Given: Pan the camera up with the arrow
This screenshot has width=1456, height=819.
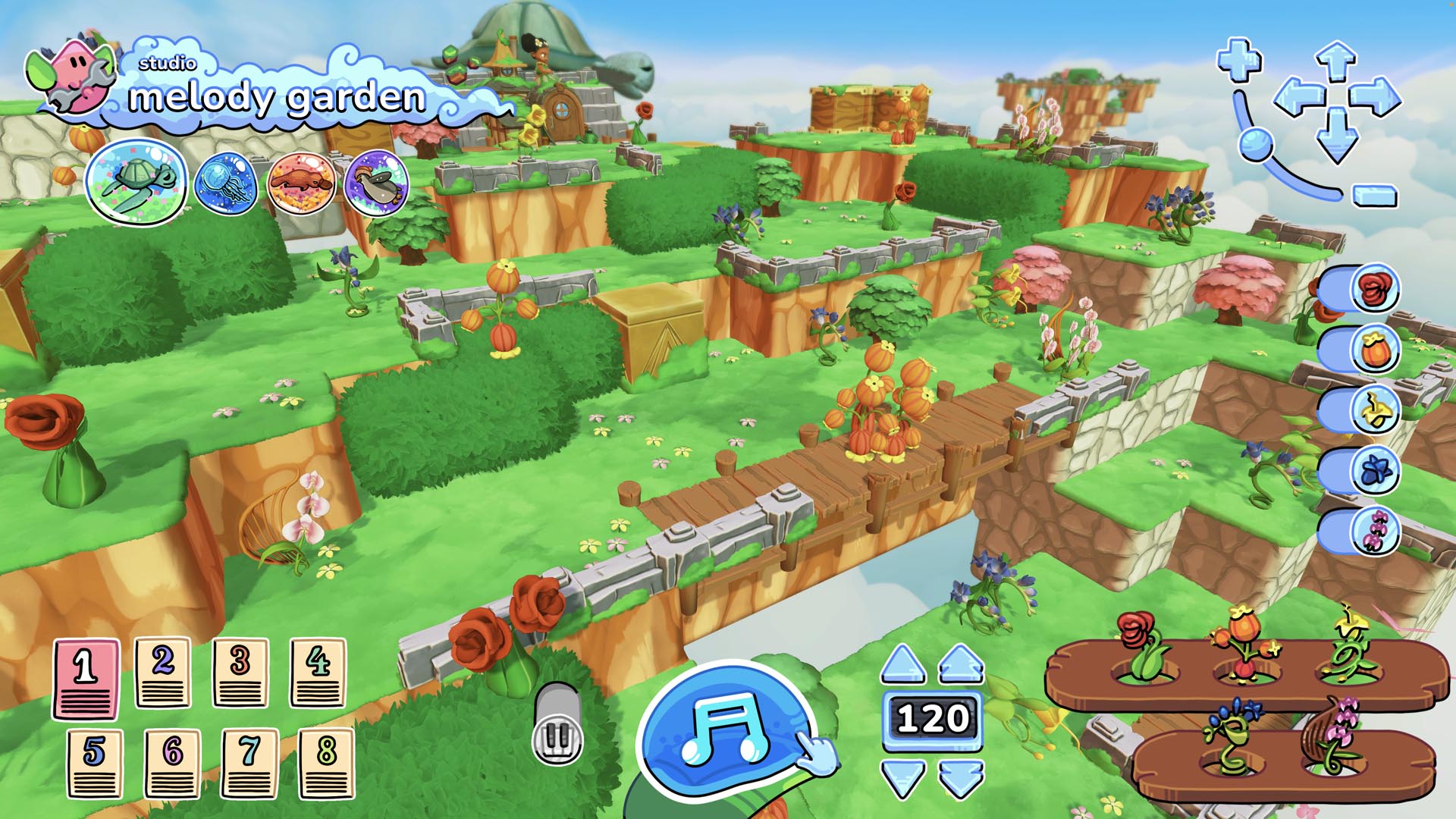Looking at the screenshot, I should 1335,61.
